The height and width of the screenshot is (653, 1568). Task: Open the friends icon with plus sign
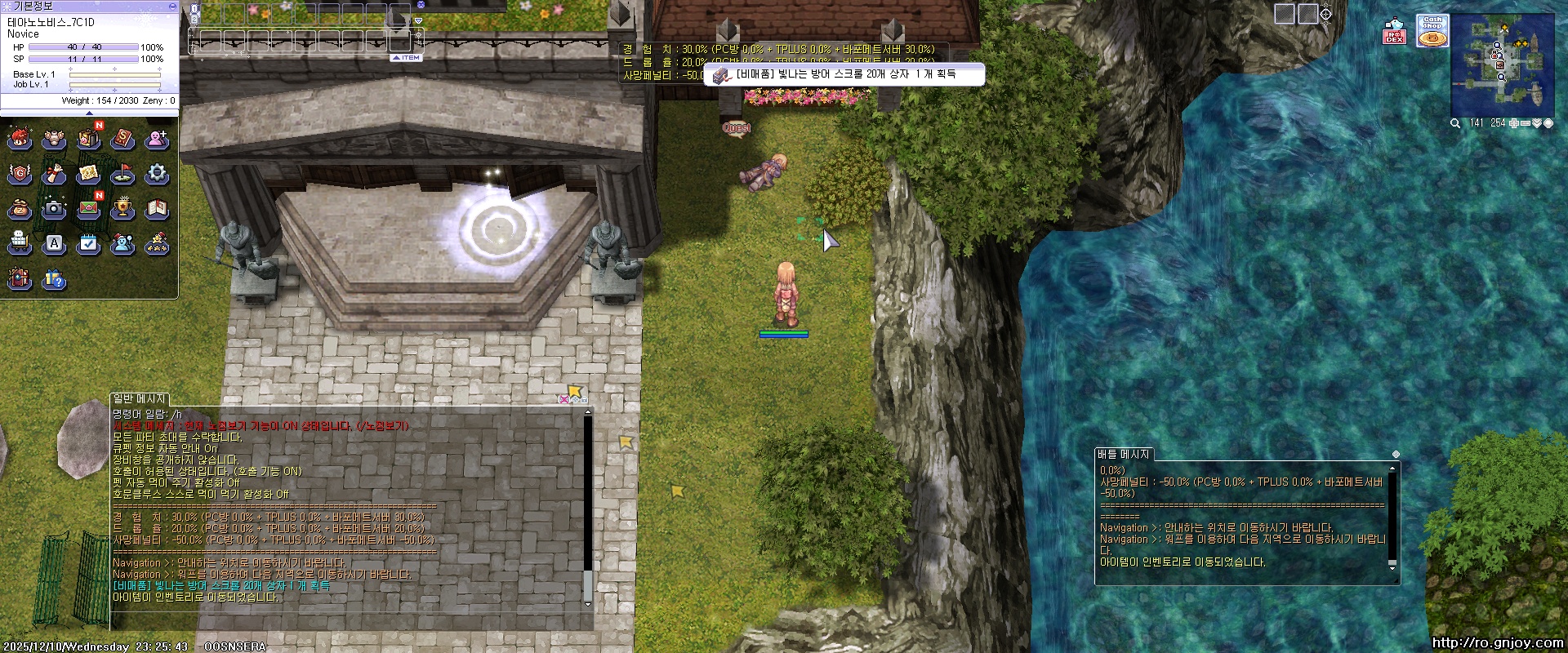point(157,140)
